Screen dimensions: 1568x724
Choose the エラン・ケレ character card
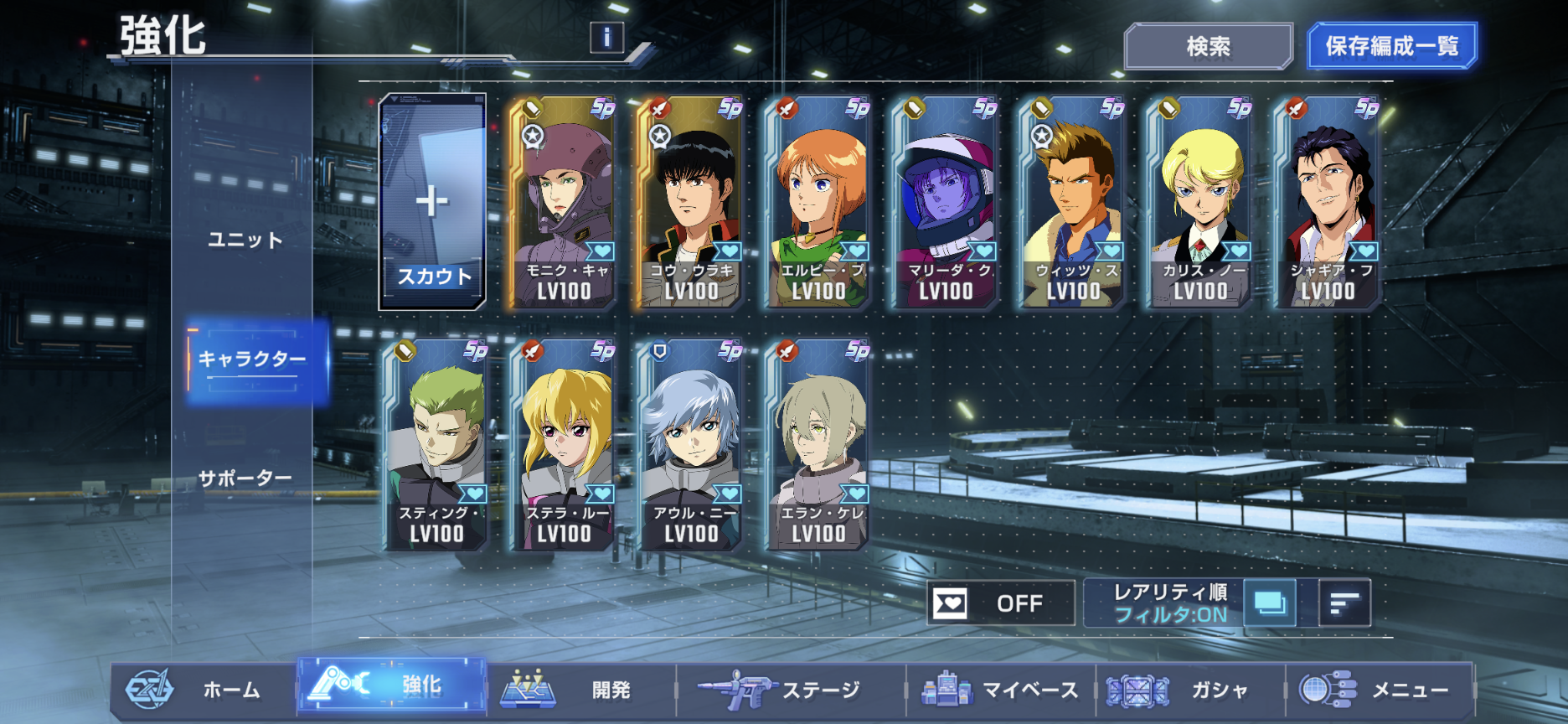coord(818,445)
